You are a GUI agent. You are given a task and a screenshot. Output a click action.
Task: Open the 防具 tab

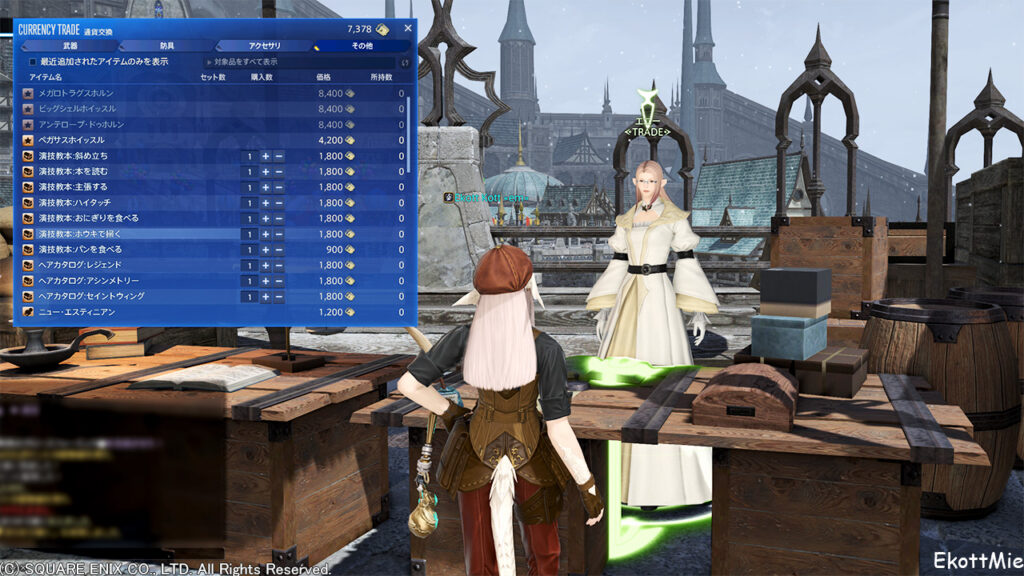(x=167, y=46)
